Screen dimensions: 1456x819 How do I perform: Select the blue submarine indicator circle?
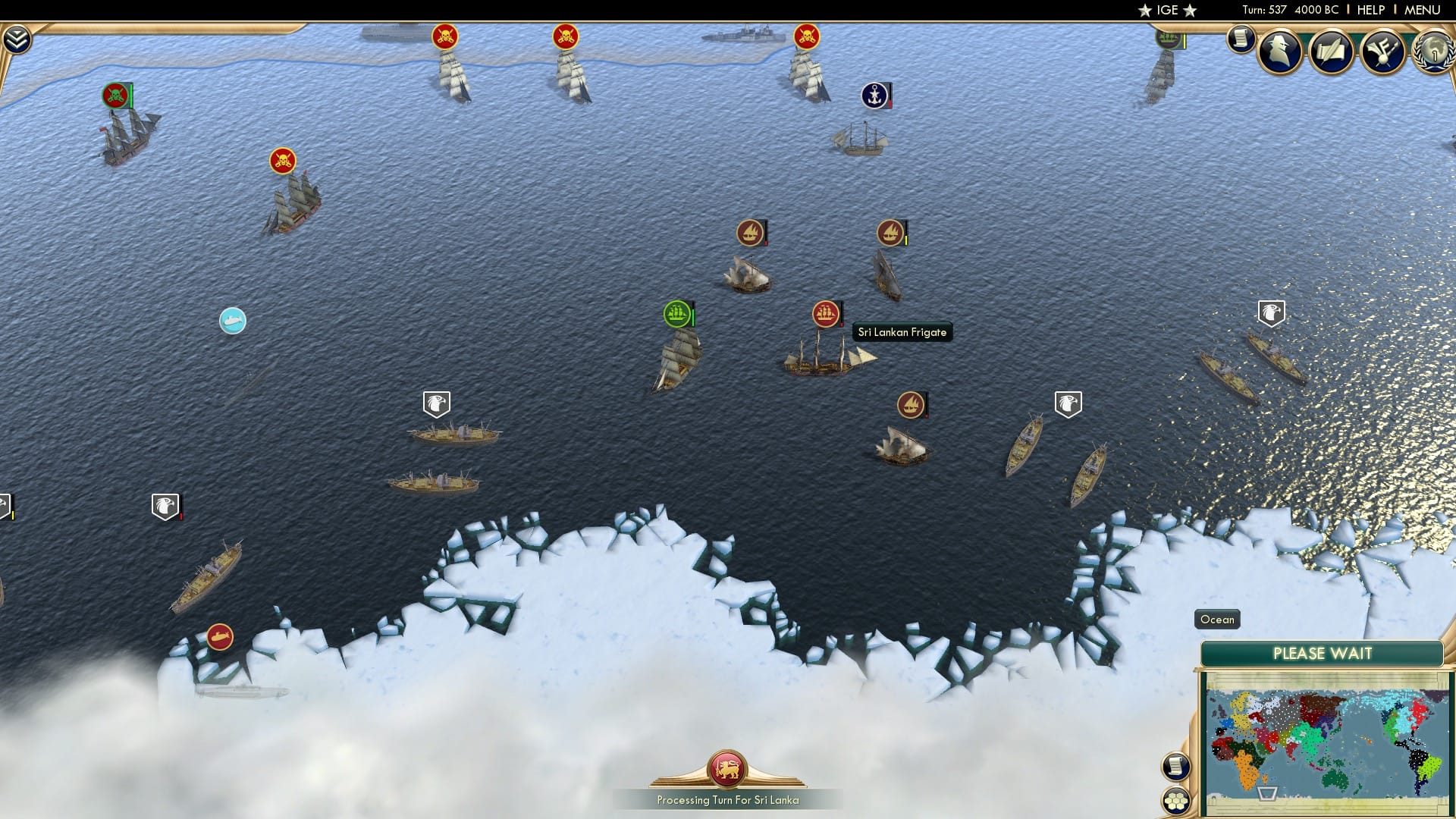click(231, 321)
